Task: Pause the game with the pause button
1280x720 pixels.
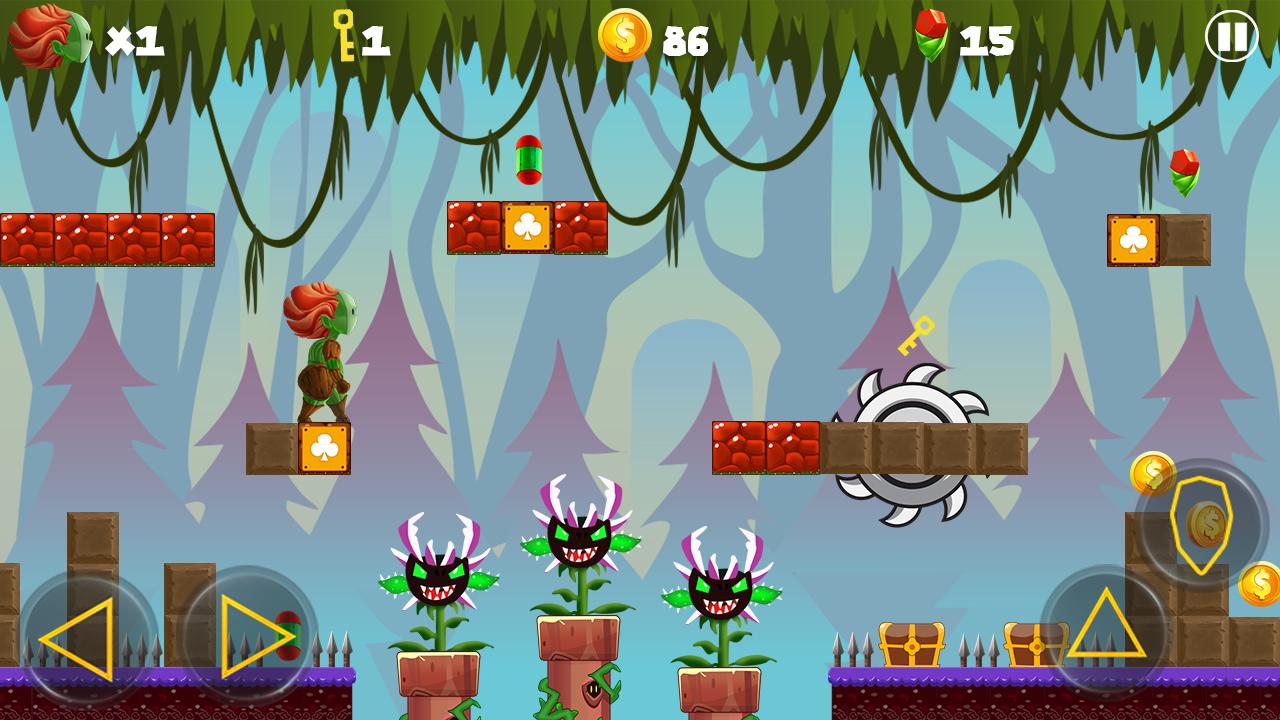Action: (1231, 37)
